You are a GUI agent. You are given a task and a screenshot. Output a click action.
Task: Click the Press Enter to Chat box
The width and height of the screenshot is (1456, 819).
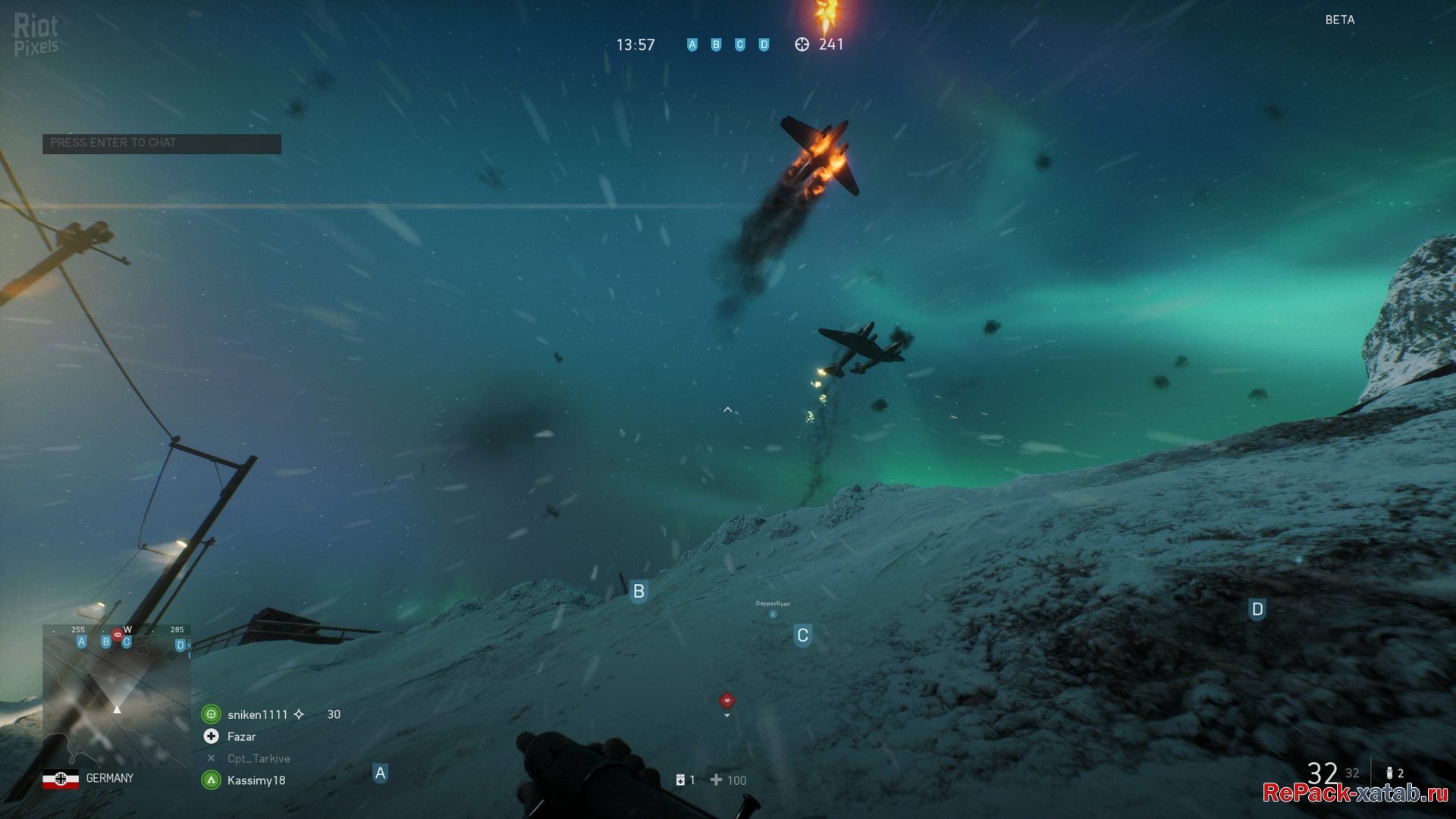[x=162, y=143]
